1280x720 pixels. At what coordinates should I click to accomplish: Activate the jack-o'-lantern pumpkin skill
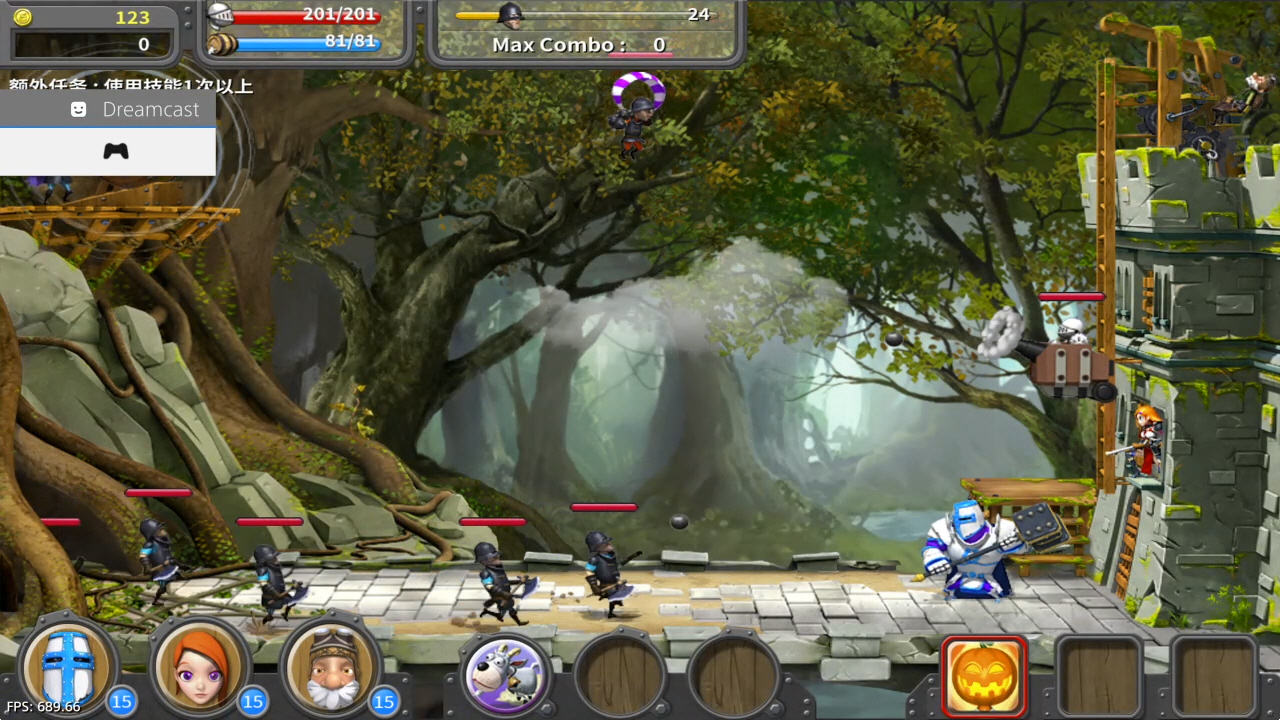coord(984,676)
